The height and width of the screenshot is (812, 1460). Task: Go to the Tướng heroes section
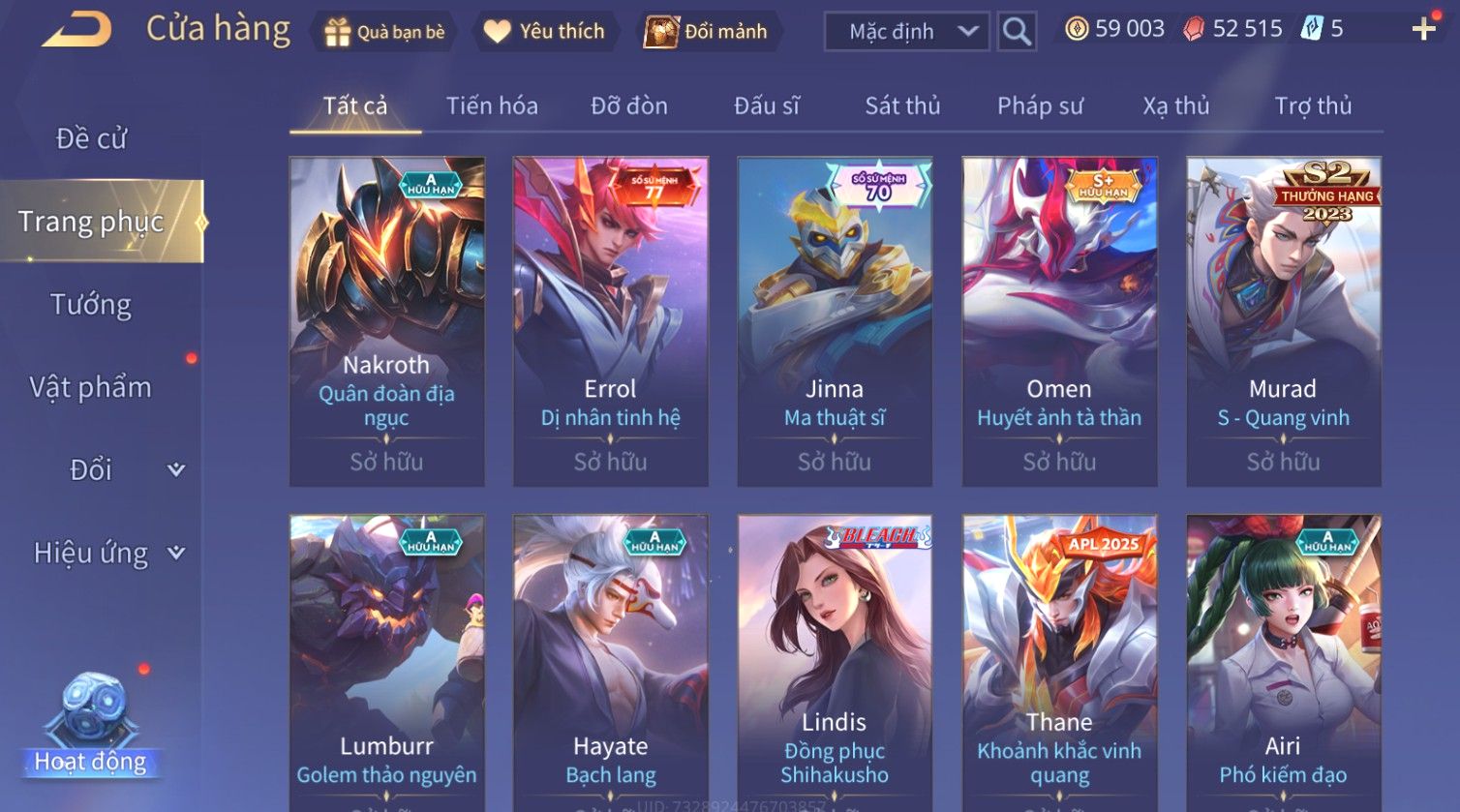point(91,305)
